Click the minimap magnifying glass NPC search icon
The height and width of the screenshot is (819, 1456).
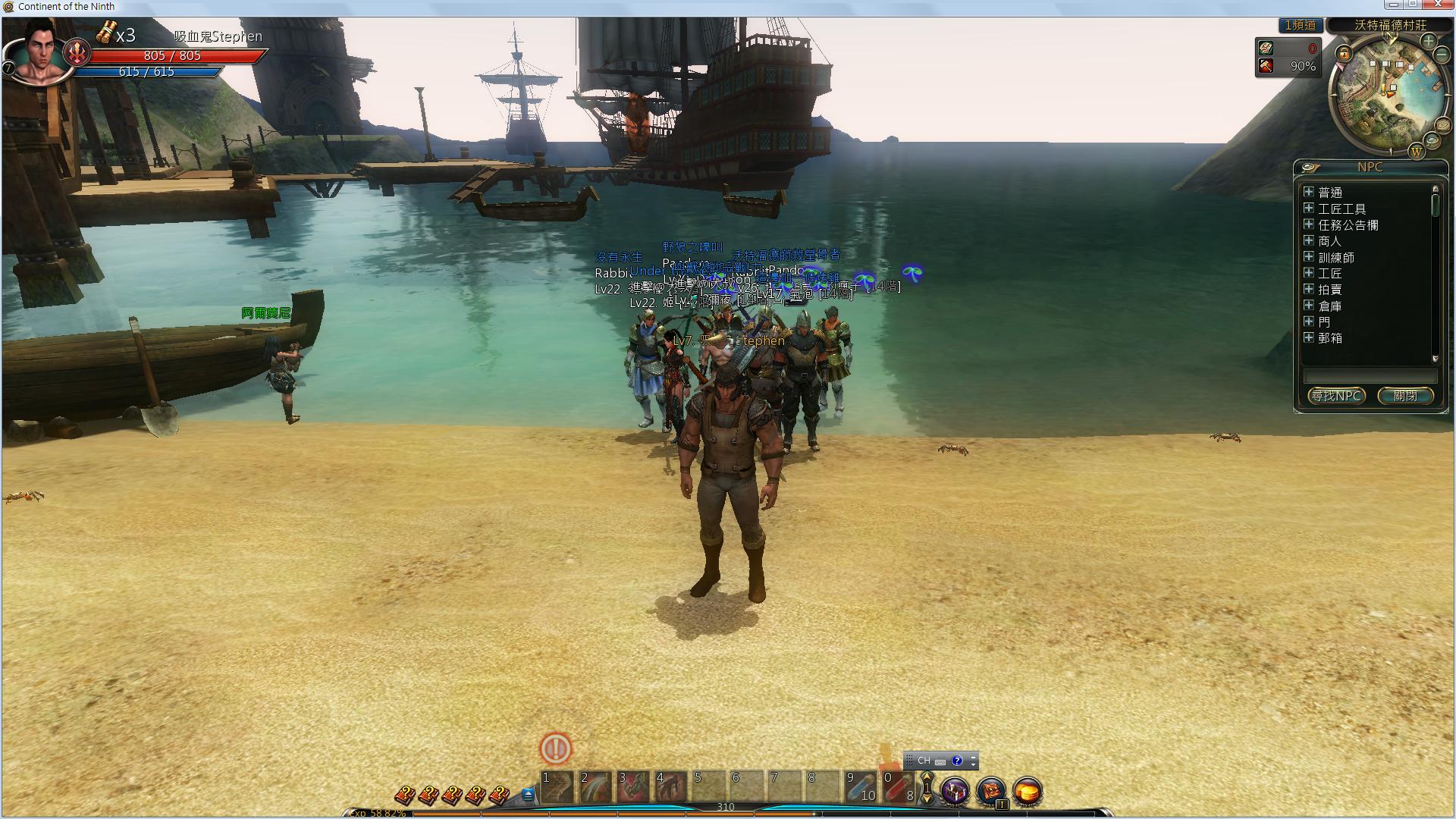[1432, 140]
